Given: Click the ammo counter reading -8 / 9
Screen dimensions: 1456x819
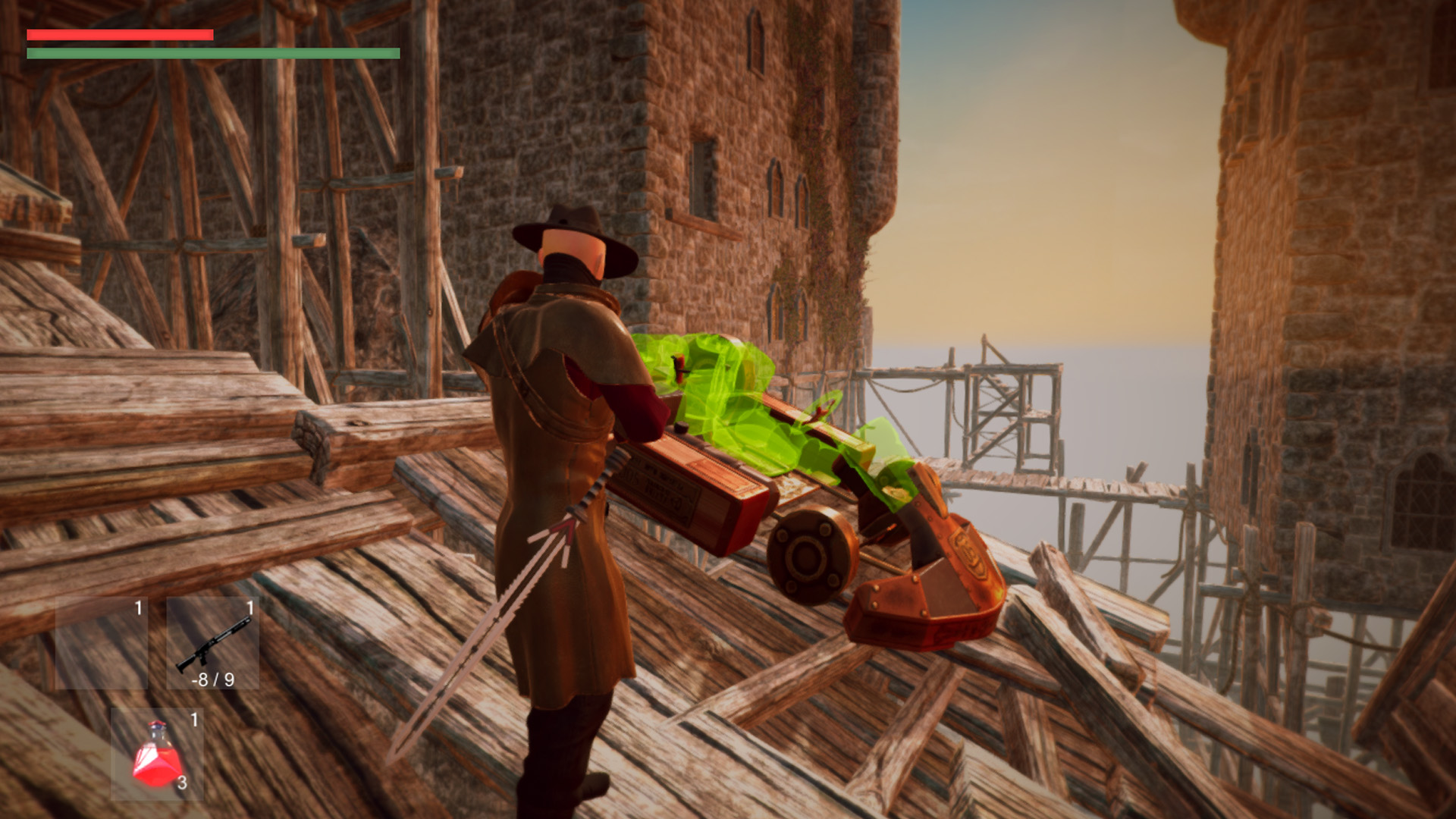Looking at the screenshot, I should [215, 681].
